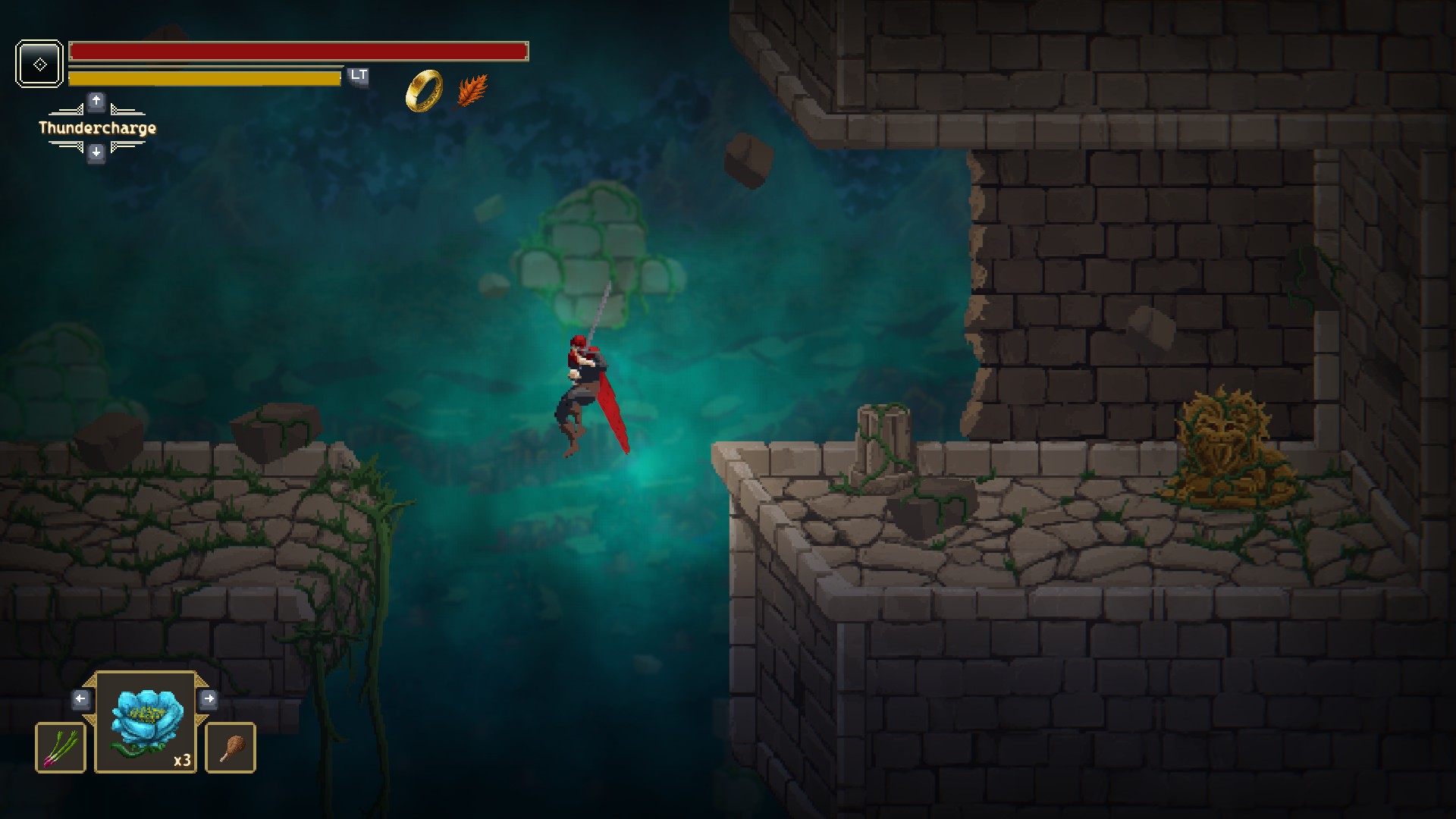Select the blue flower item slot
The width and height of the screenshot is (1456, 819).
tap(146, 723)
